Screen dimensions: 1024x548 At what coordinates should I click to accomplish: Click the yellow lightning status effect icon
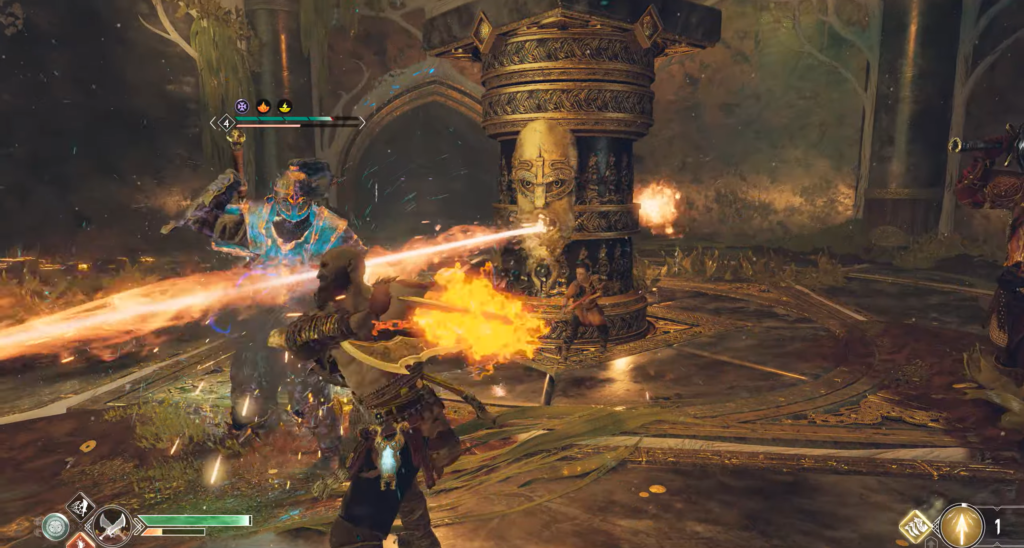284,105
